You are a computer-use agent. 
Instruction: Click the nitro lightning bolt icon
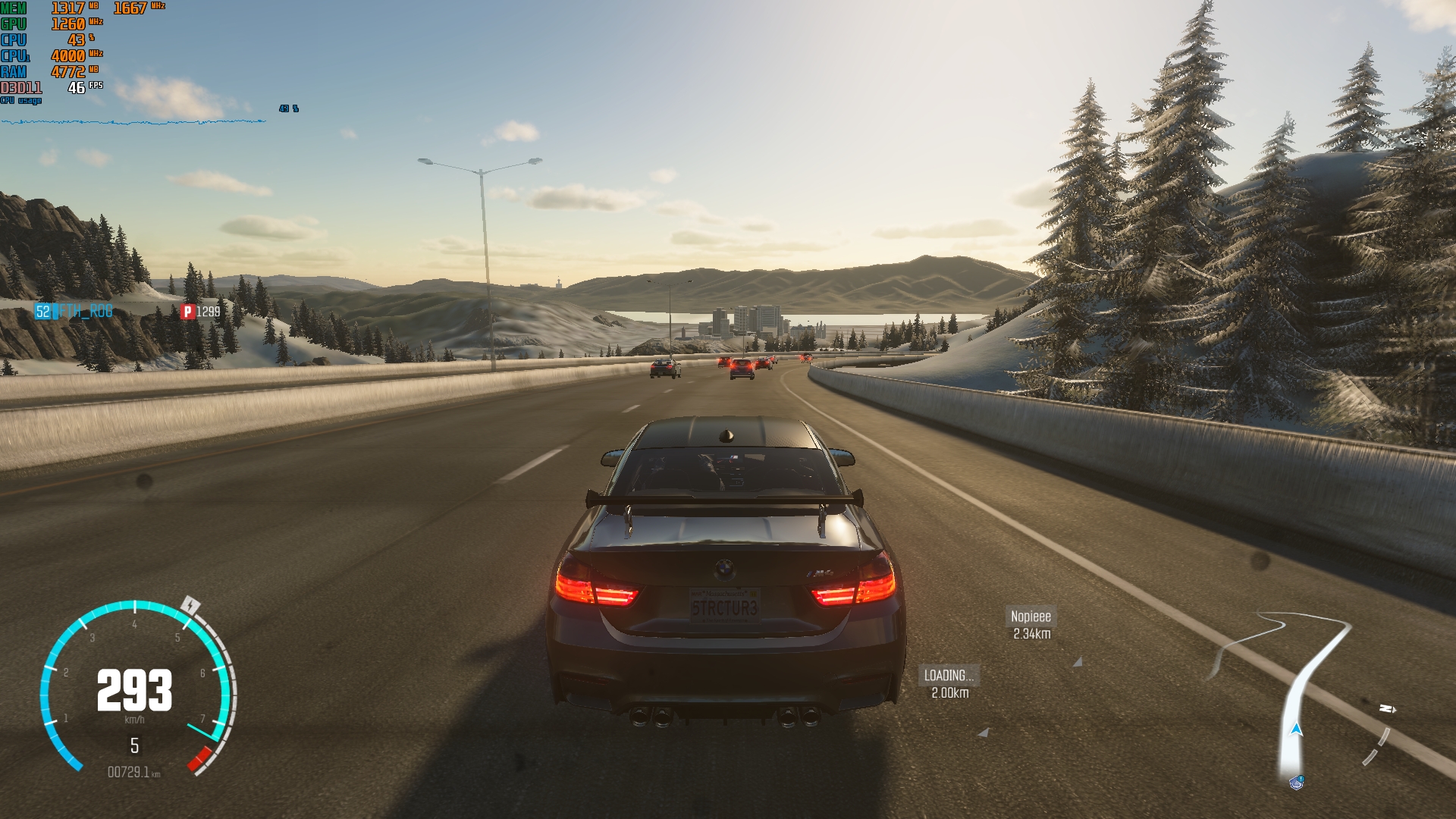click(191, 605)
